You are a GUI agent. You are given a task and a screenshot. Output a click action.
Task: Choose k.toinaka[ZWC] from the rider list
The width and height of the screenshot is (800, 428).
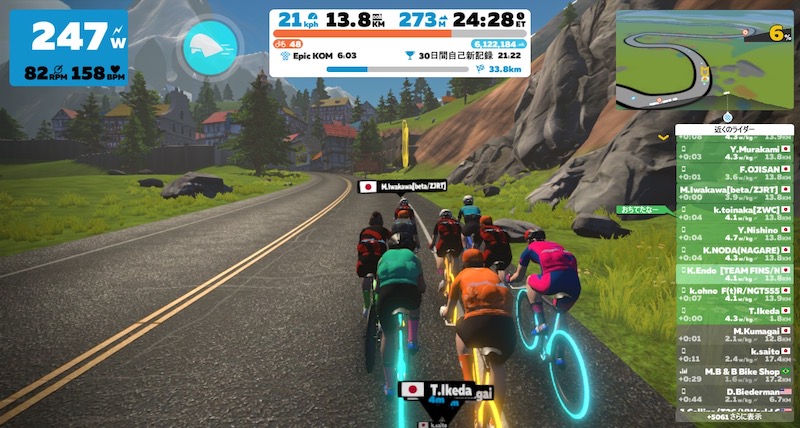point(735,207)
